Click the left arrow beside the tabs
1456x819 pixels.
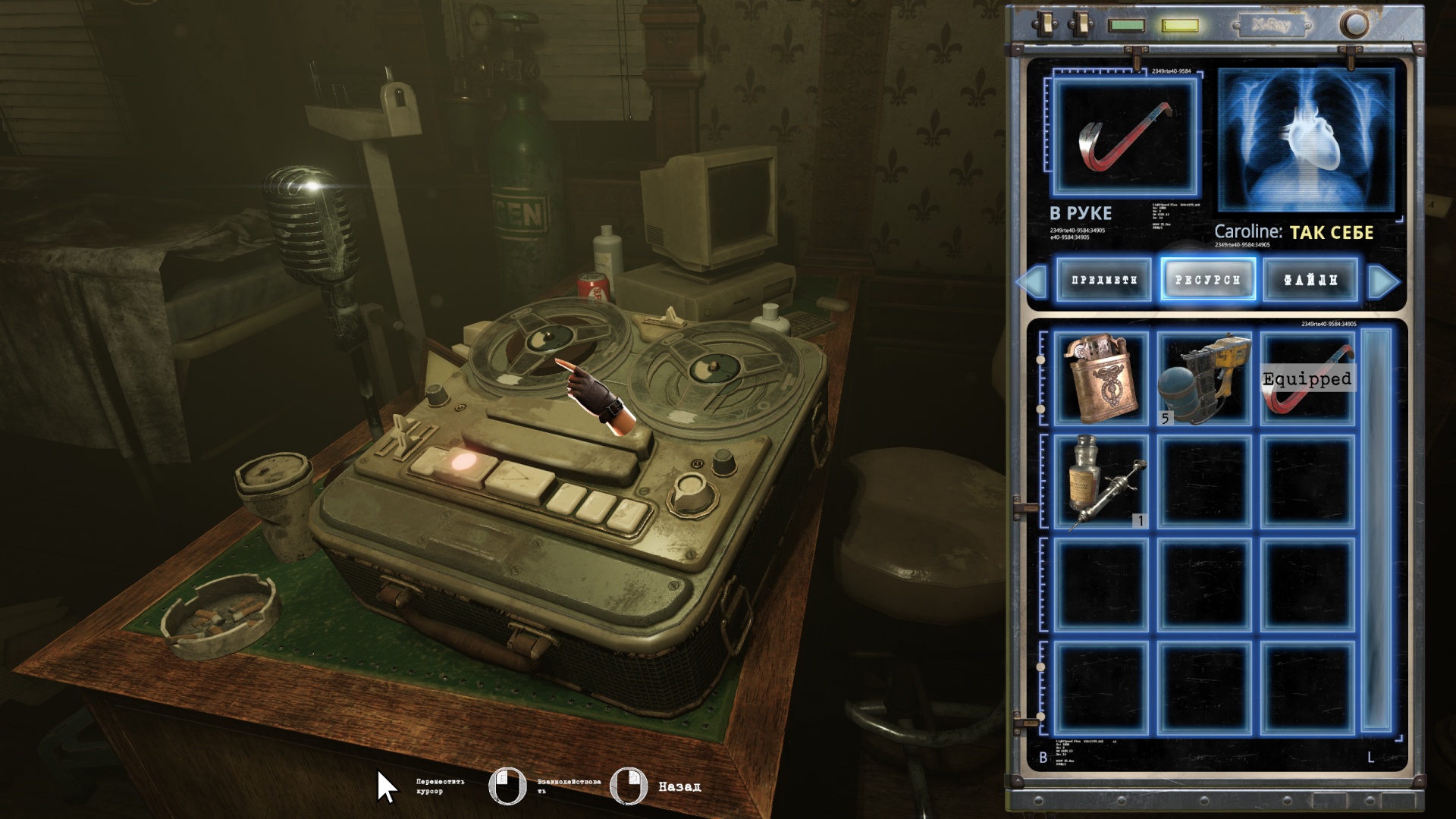(1031, 281)
